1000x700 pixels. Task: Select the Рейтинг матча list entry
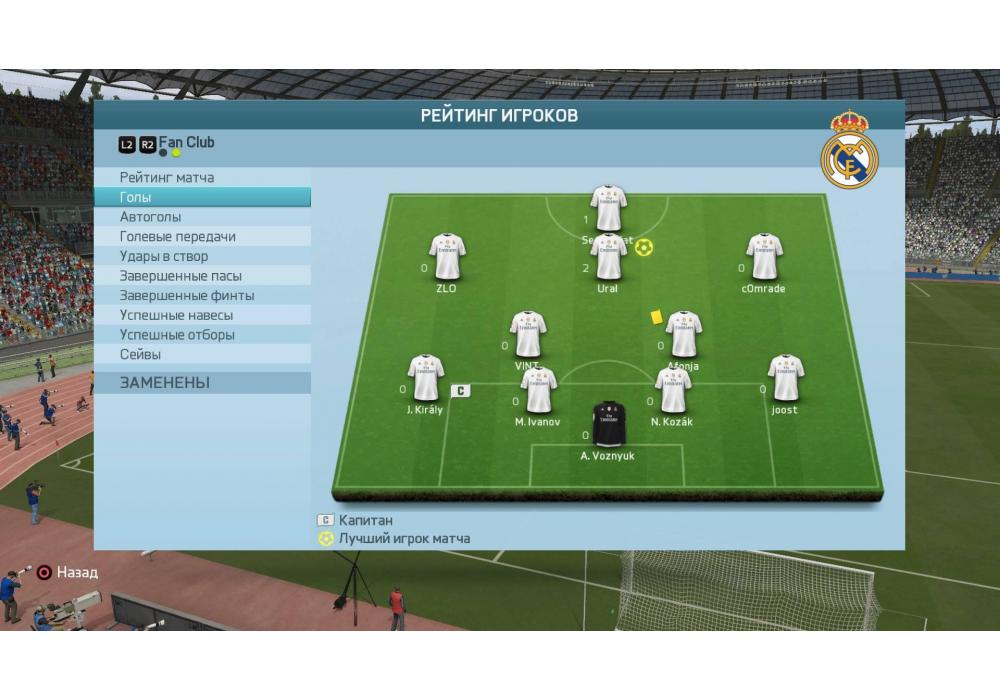[167, 178]
